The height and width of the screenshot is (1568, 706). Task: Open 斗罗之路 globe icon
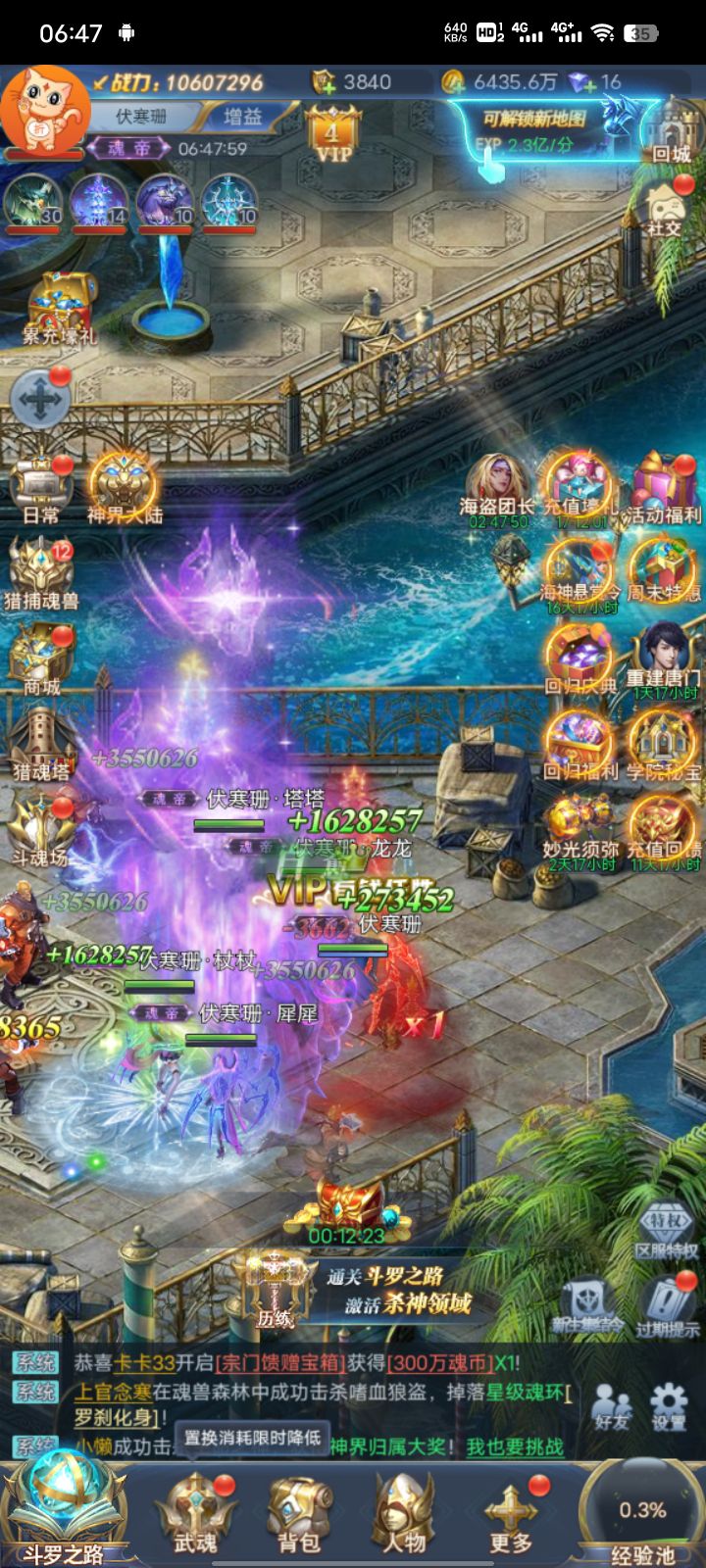tap(64, 1504)
